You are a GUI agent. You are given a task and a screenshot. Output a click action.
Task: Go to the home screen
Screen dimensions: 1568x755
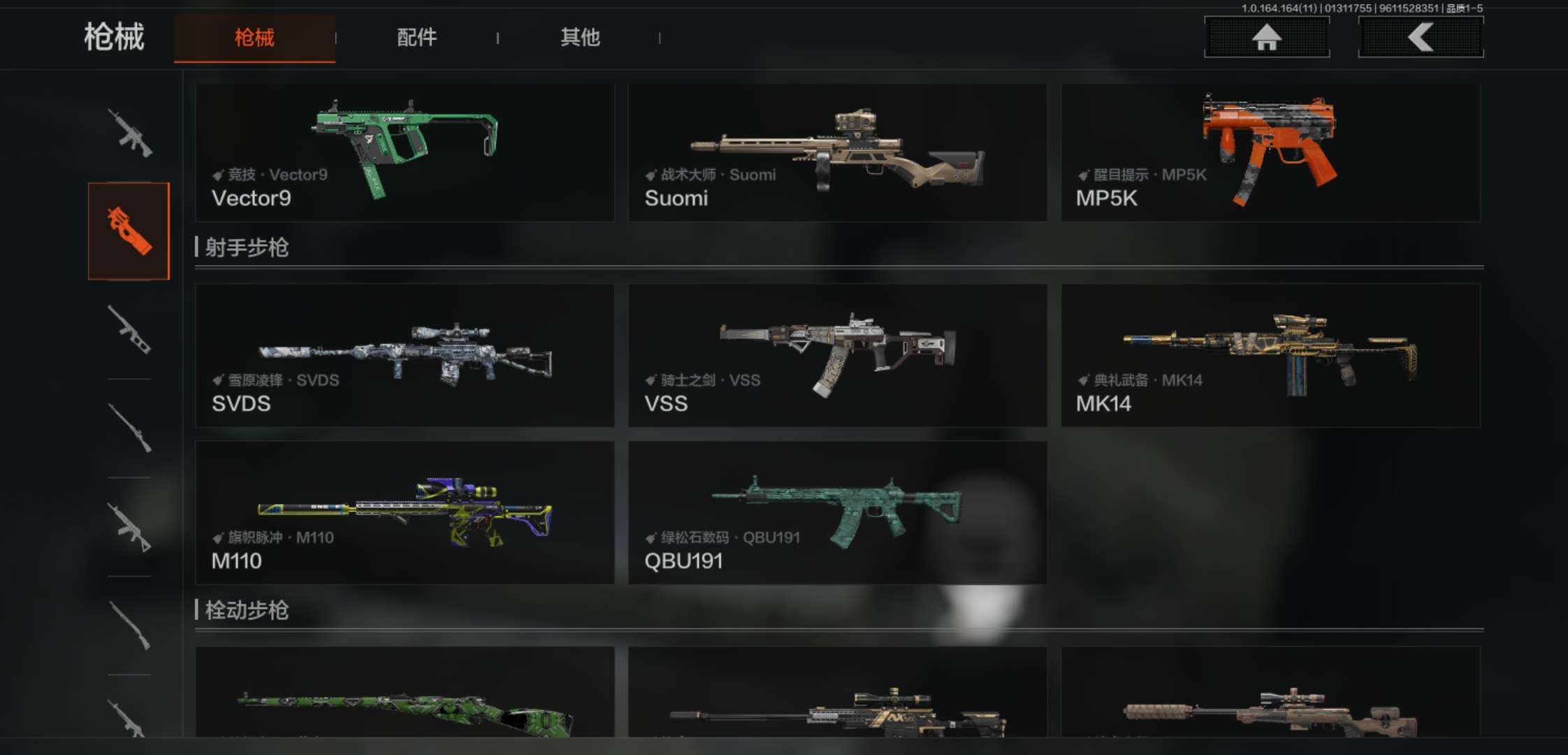pyautogui.click(x=1266, y=37)
